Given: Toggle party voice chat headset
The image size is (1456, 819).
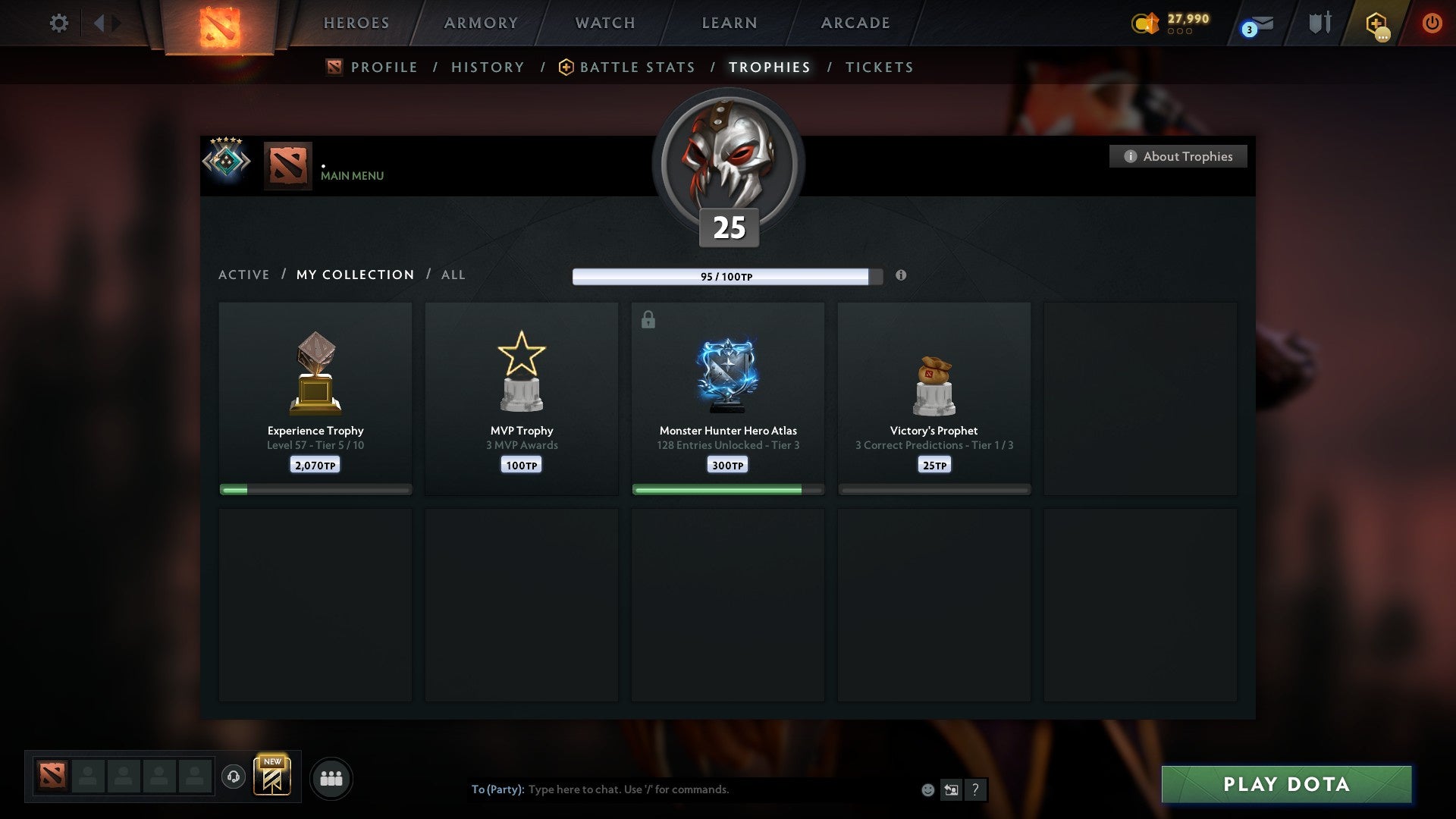Looking at the screenshot, I should coord(234,777).
